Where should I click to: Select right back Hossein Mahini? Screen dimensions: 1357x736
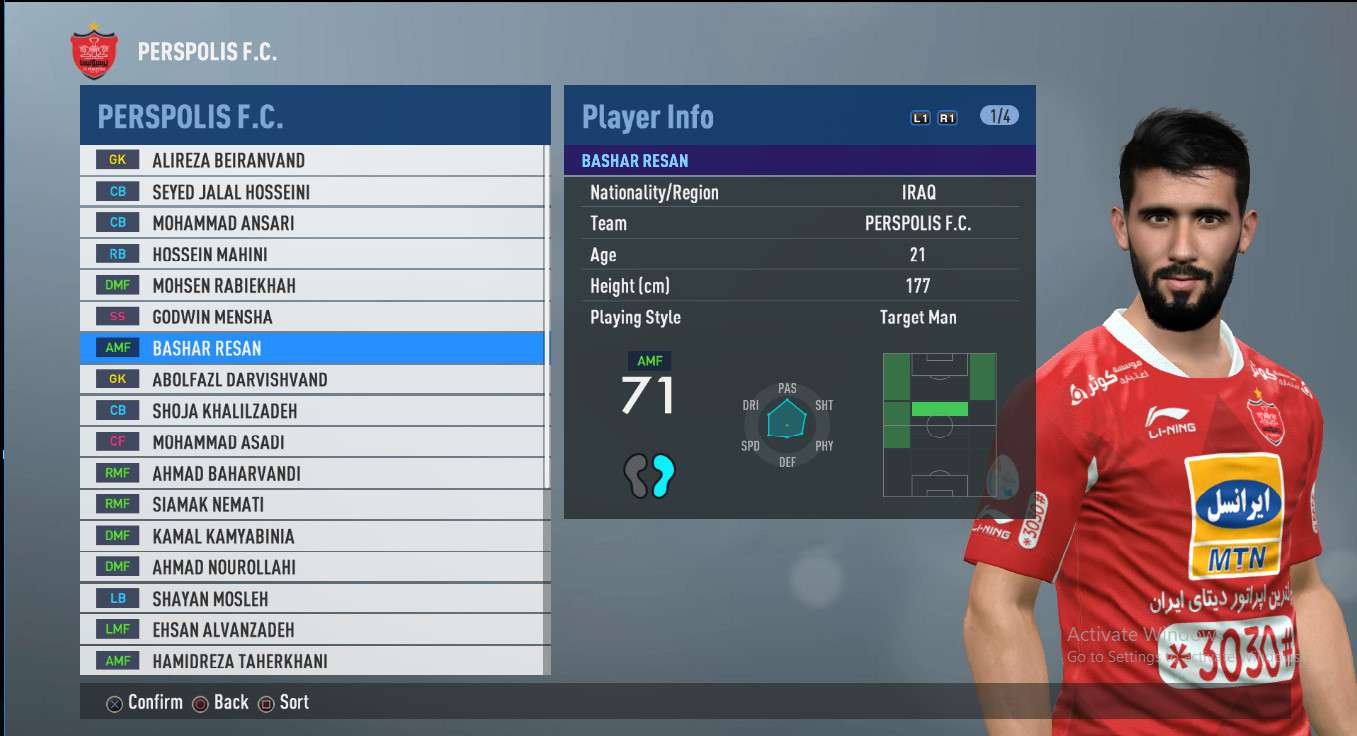210,254
